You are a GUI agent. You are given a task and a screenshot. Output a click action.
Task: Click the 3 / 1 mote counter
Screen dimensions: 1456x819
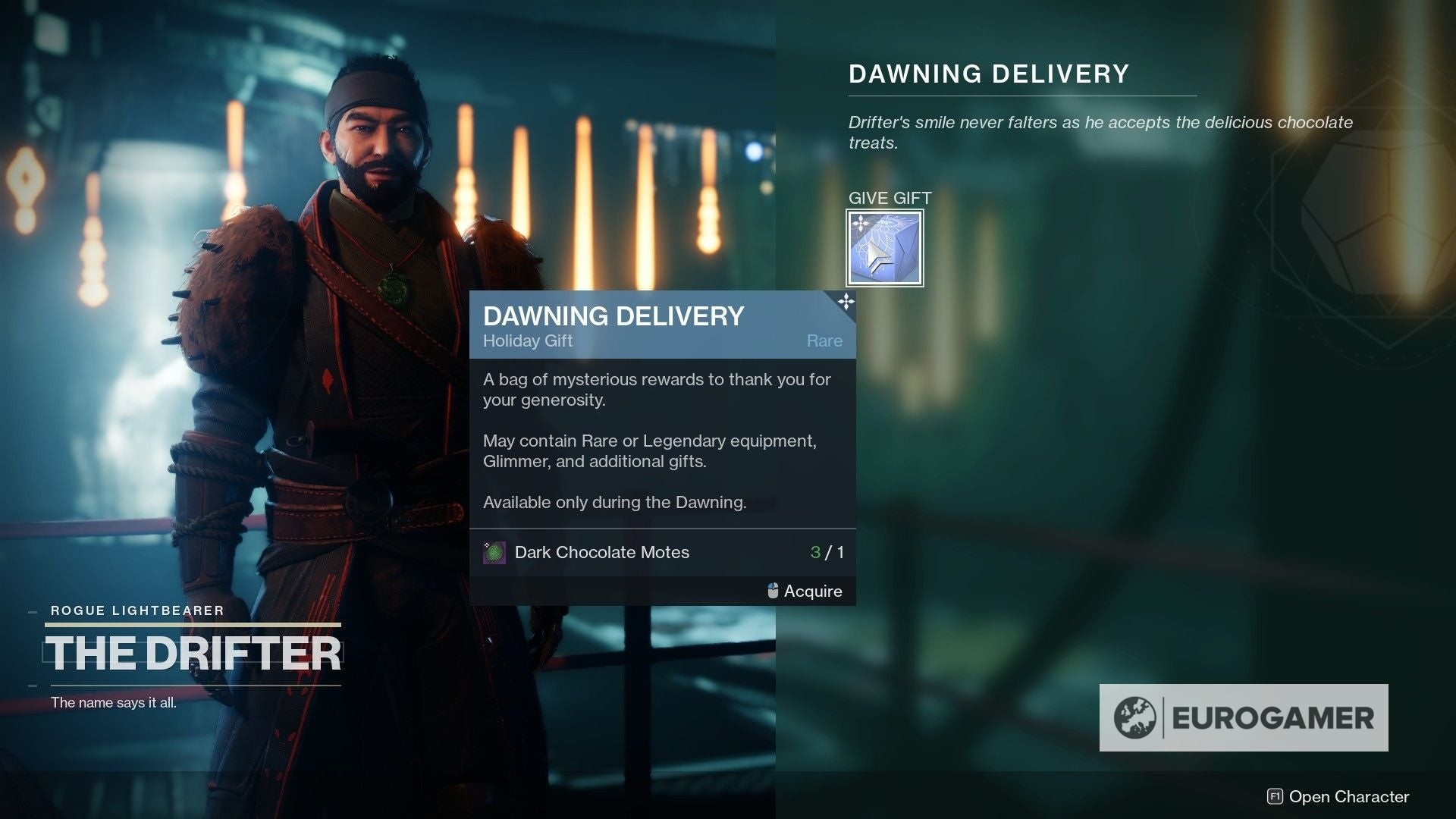coord(824,552)
